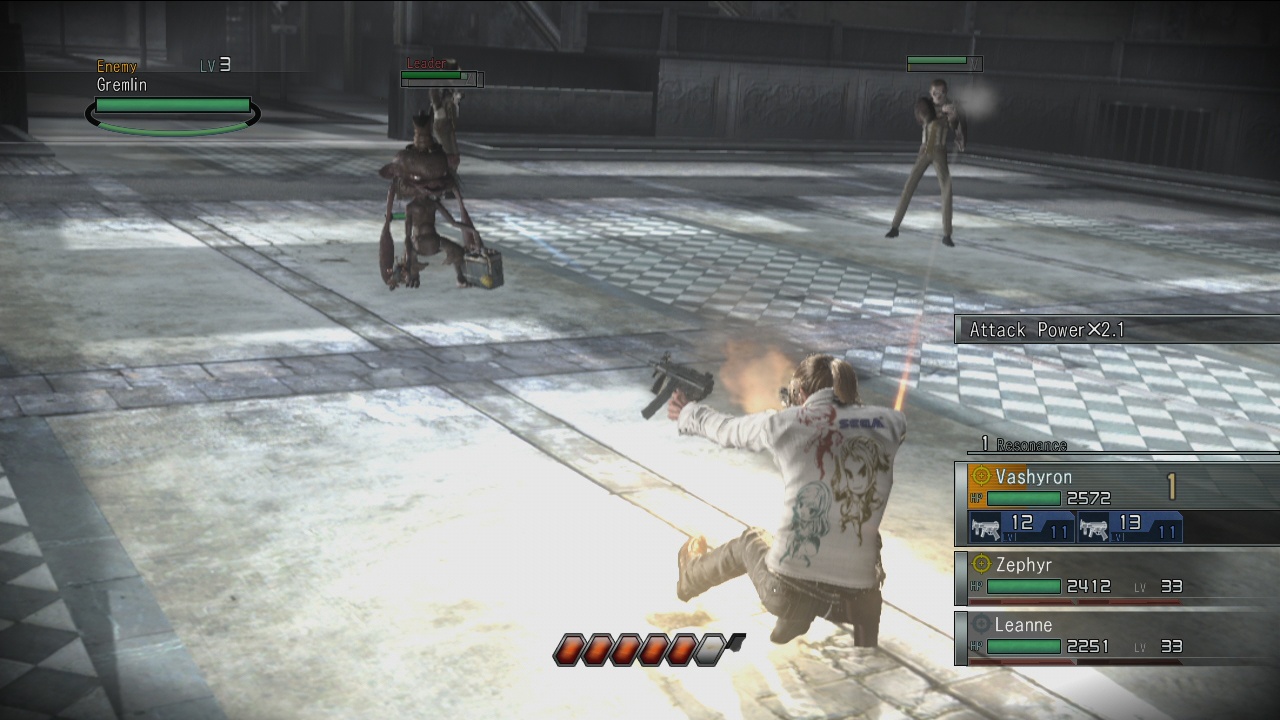Click Leanne's grey targeting icon

tap(980, 622)
